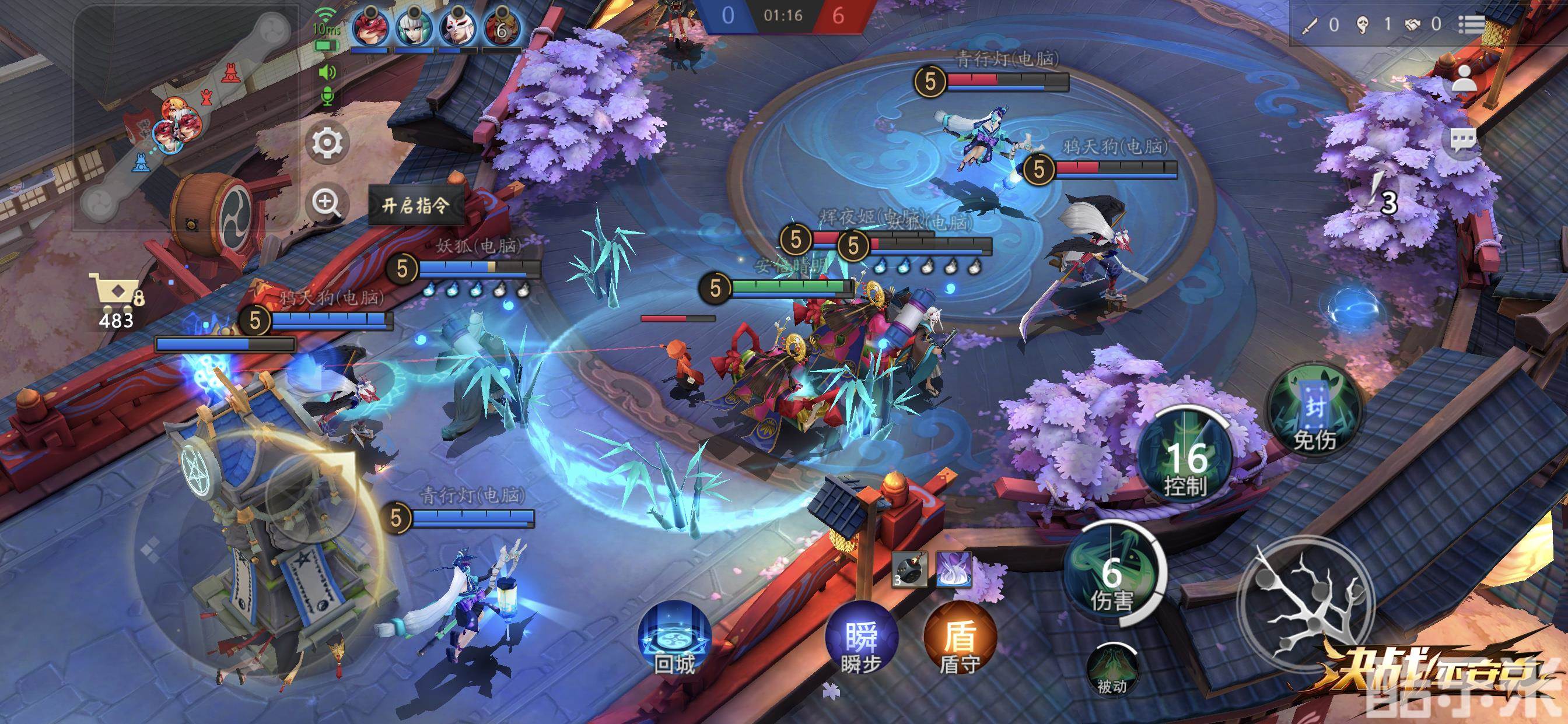This screenshot has width=1568, height=724.
Task: Use the 盾守 shield spell
Action: (960, 638)
